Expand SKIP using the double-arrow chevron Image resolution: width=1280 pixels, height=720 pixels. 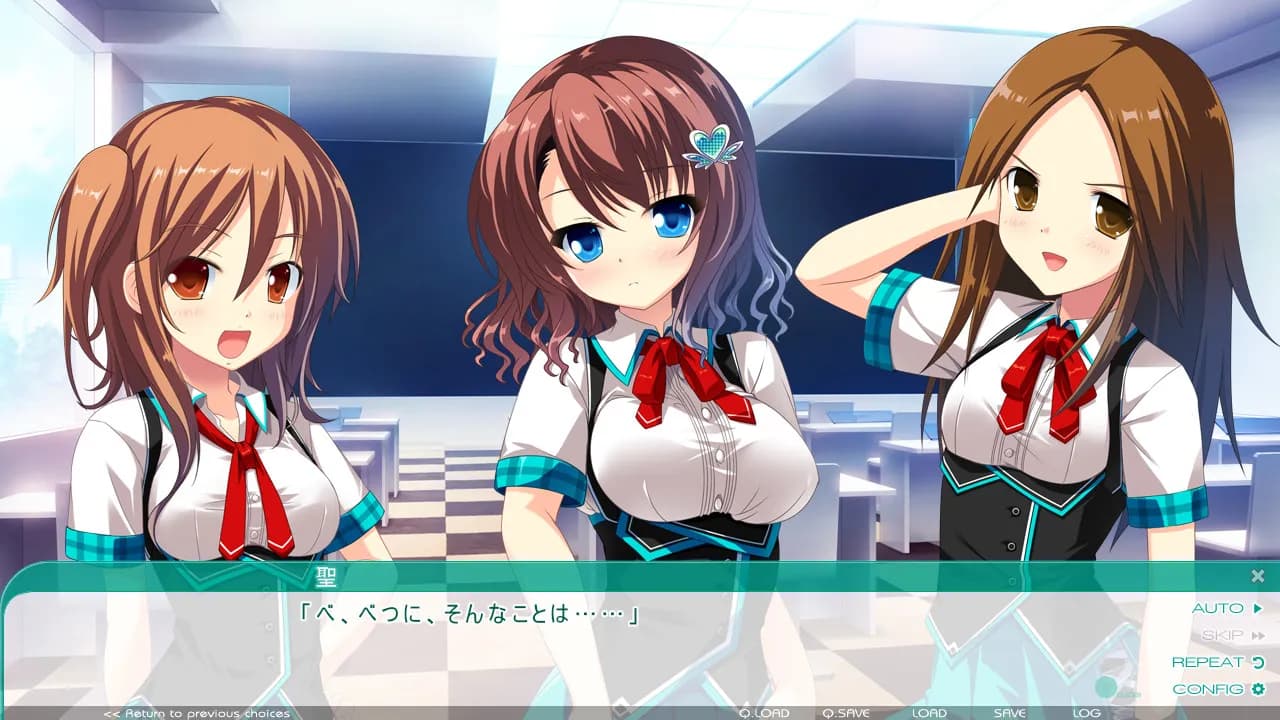1260,635
